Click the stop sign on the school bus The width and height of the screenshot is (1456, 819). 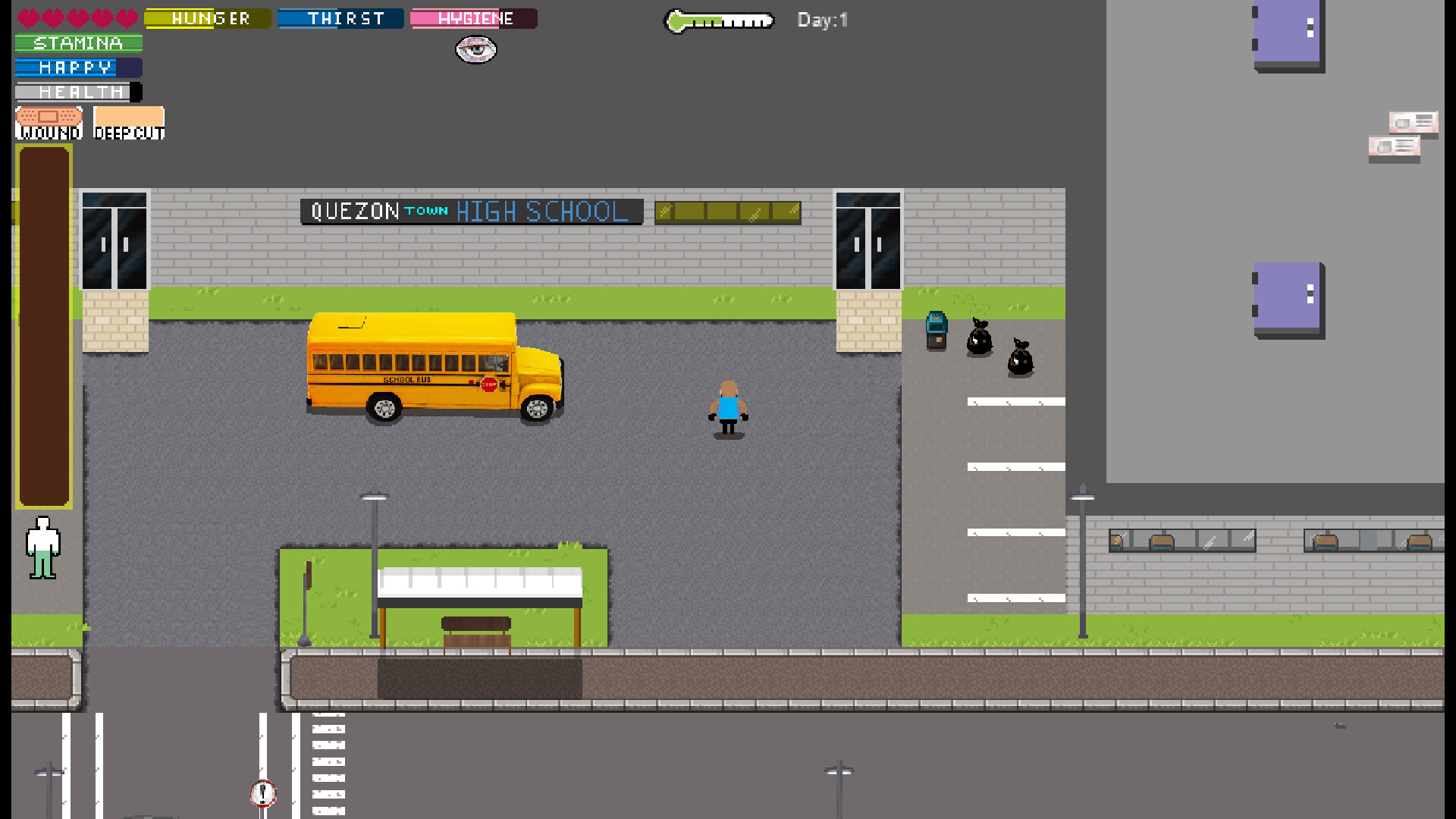click(x=490, y=383)
